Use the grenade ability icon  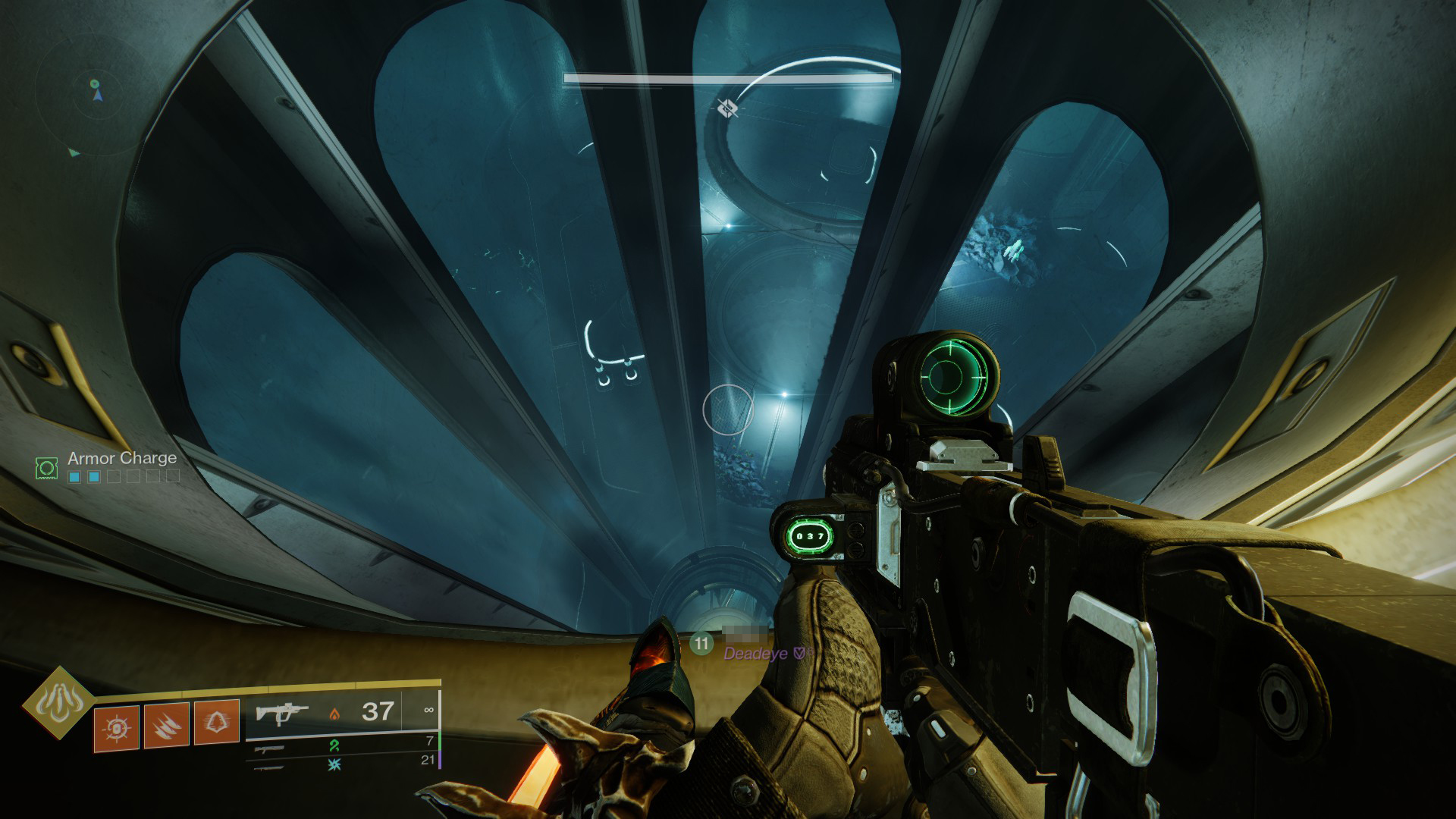pos(117,728)
